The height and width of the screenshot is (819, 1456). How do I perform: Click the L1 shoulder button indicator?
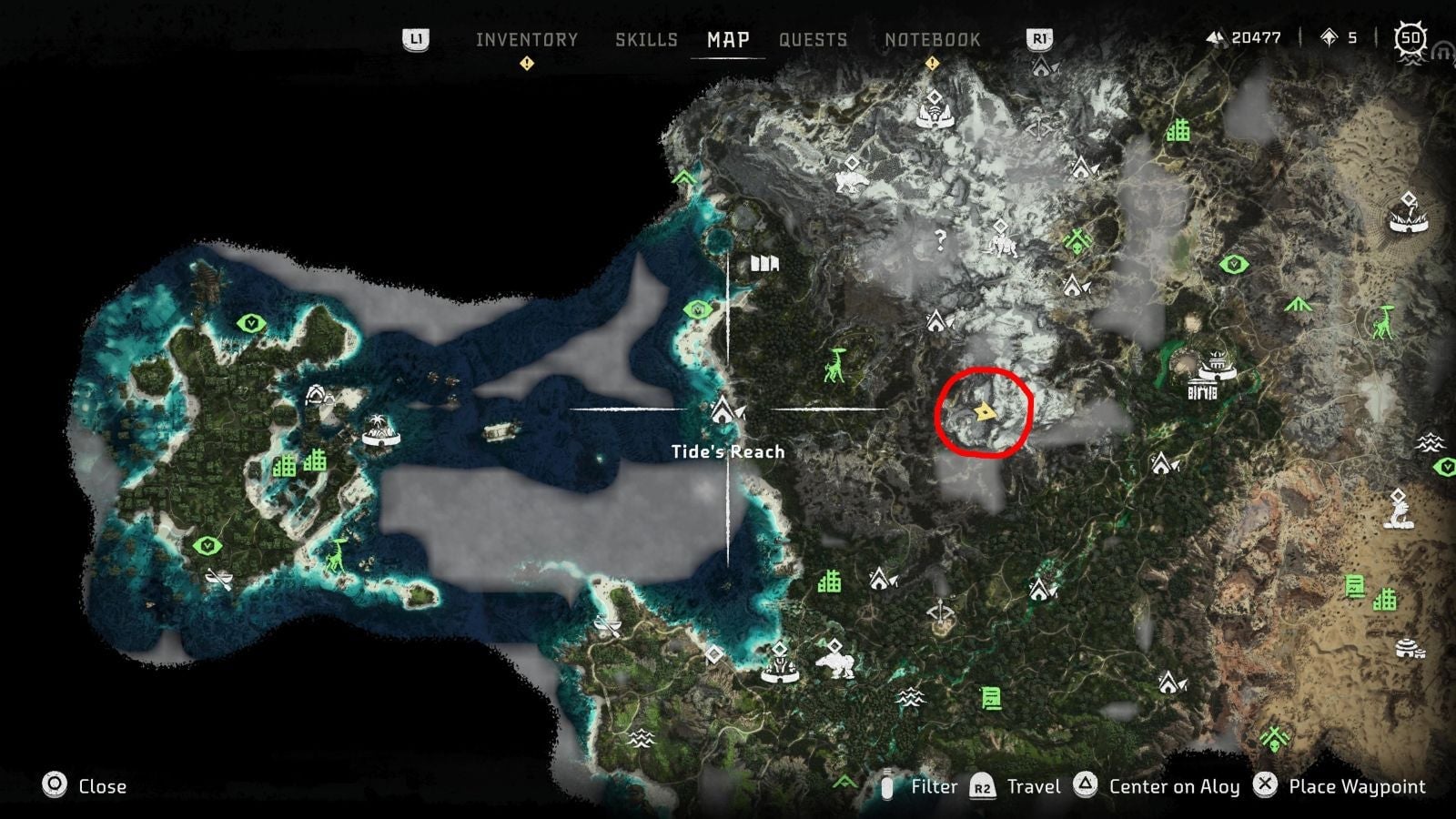click(414, 38)
